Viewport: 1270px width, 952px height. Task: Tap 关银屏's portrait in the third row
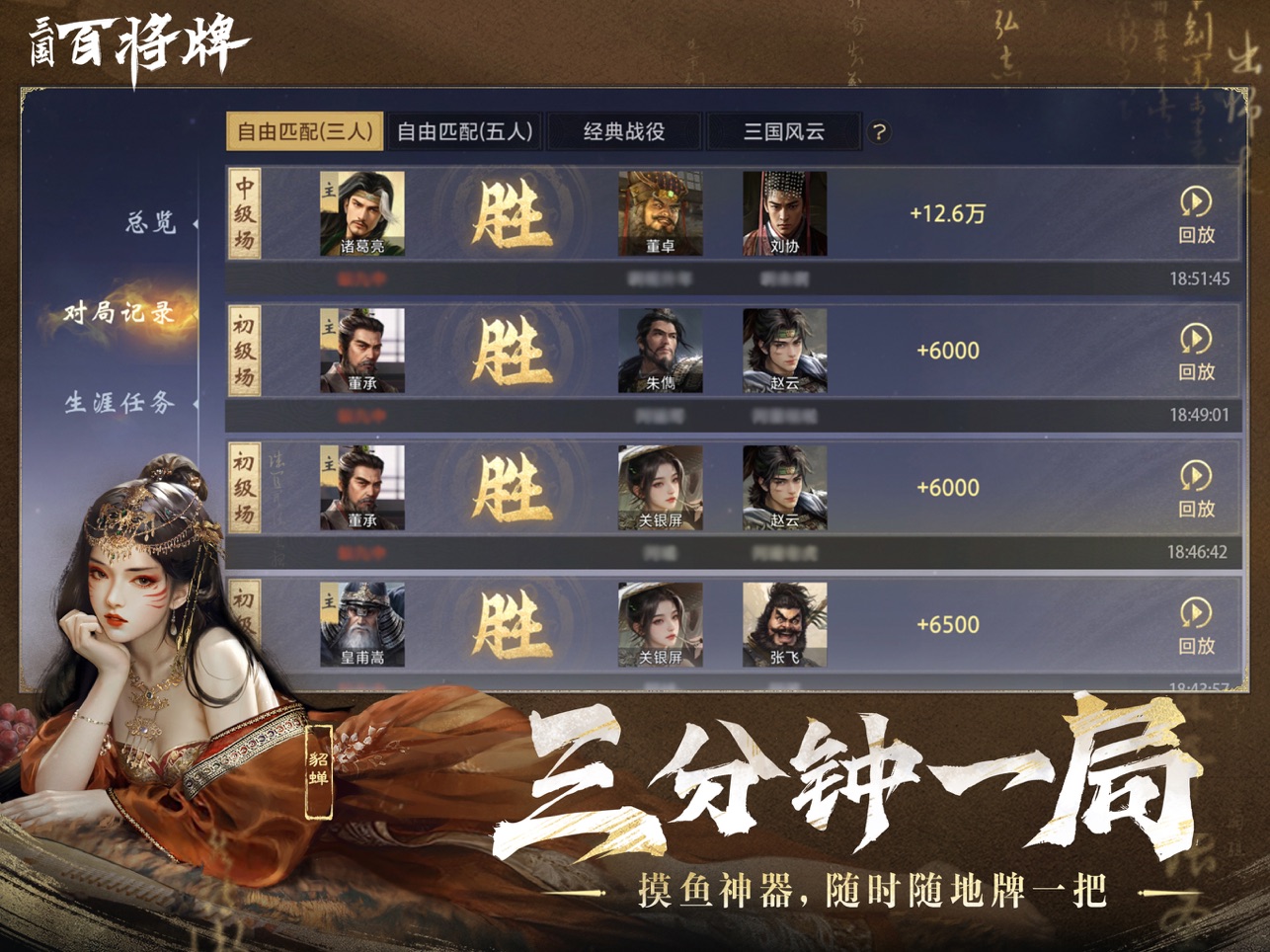662,485
